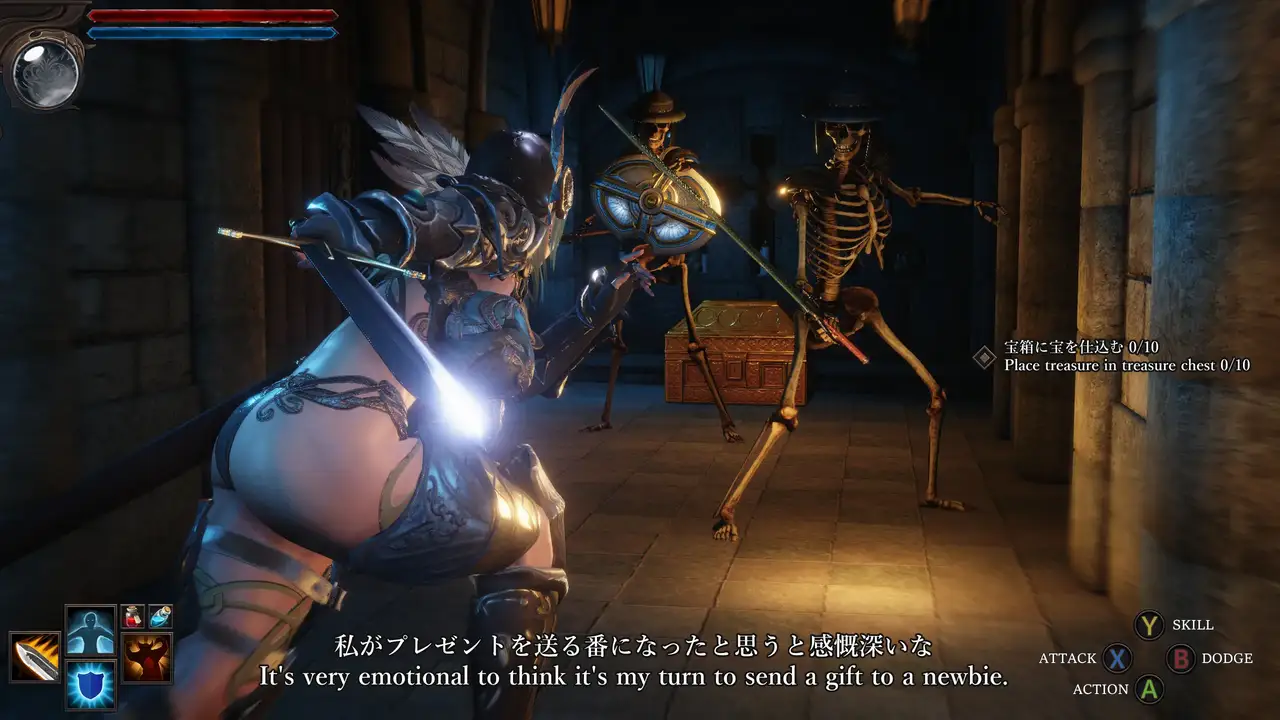This screenshot has height=720, width=1280.
Task: Drink the blue mana potion
Action: 160,616
